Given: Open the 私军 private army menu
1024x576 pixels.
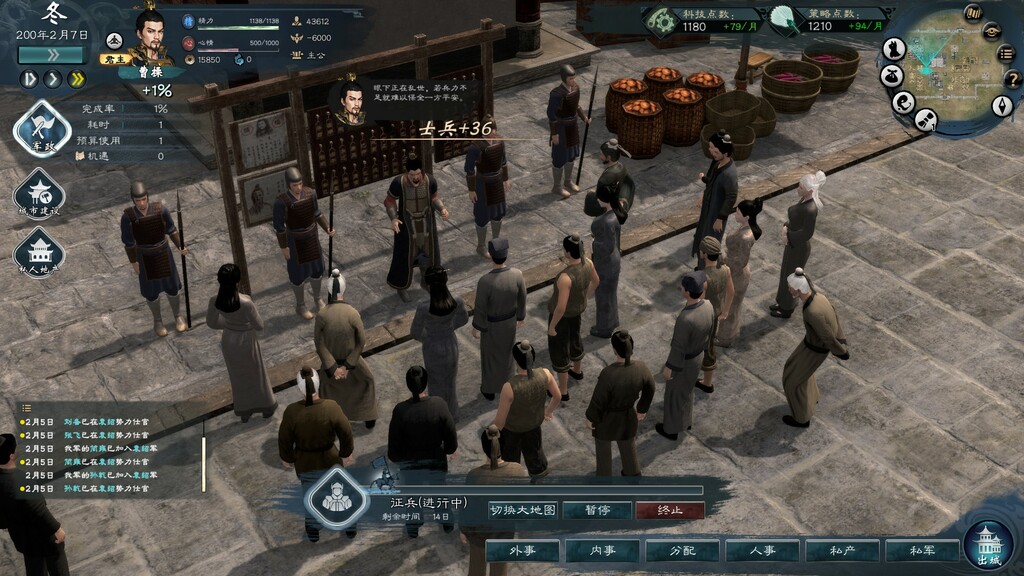Looking at the screenshot, I should [x=922, y=551].
